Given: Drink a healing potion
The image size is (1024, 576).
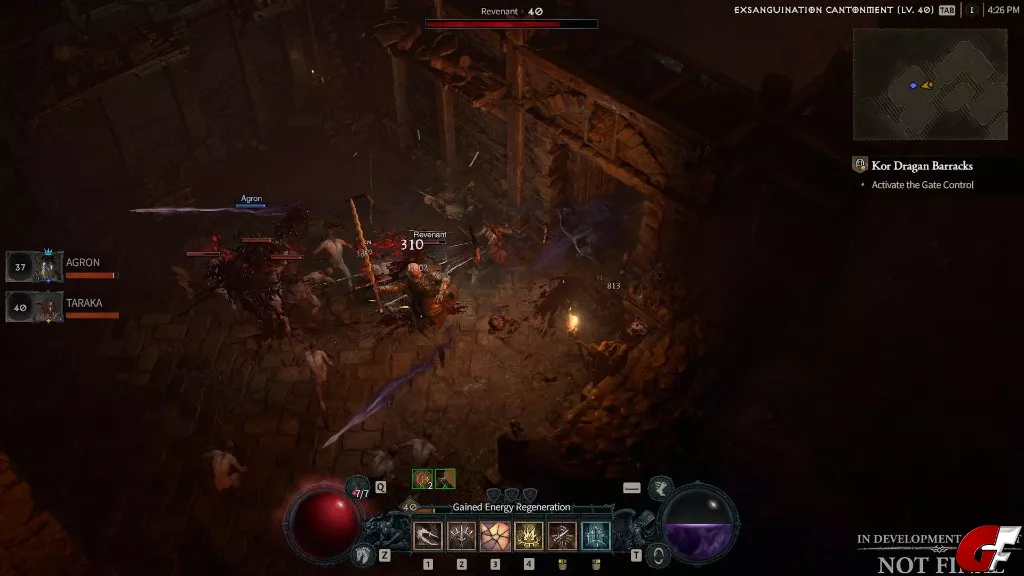Looking at the screenshot, I should pyautogui.click(x=360, y=490).
